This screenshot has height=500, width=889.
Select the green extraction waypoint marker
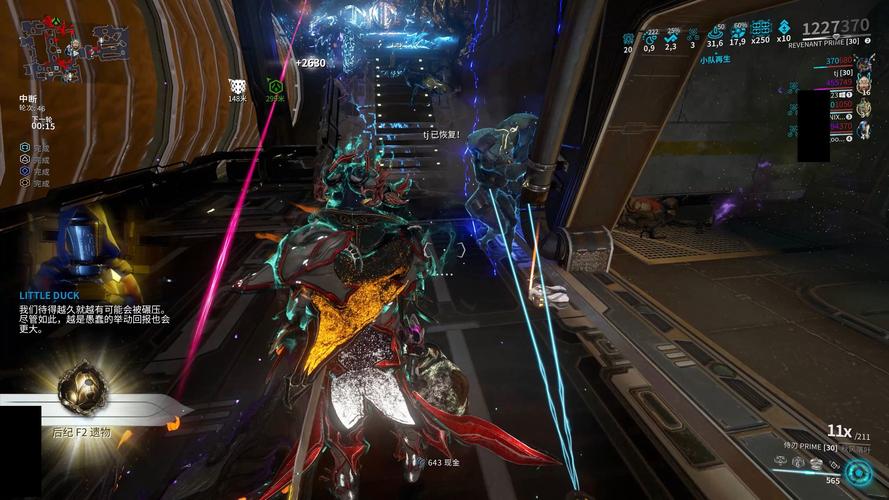pos(274,86)
